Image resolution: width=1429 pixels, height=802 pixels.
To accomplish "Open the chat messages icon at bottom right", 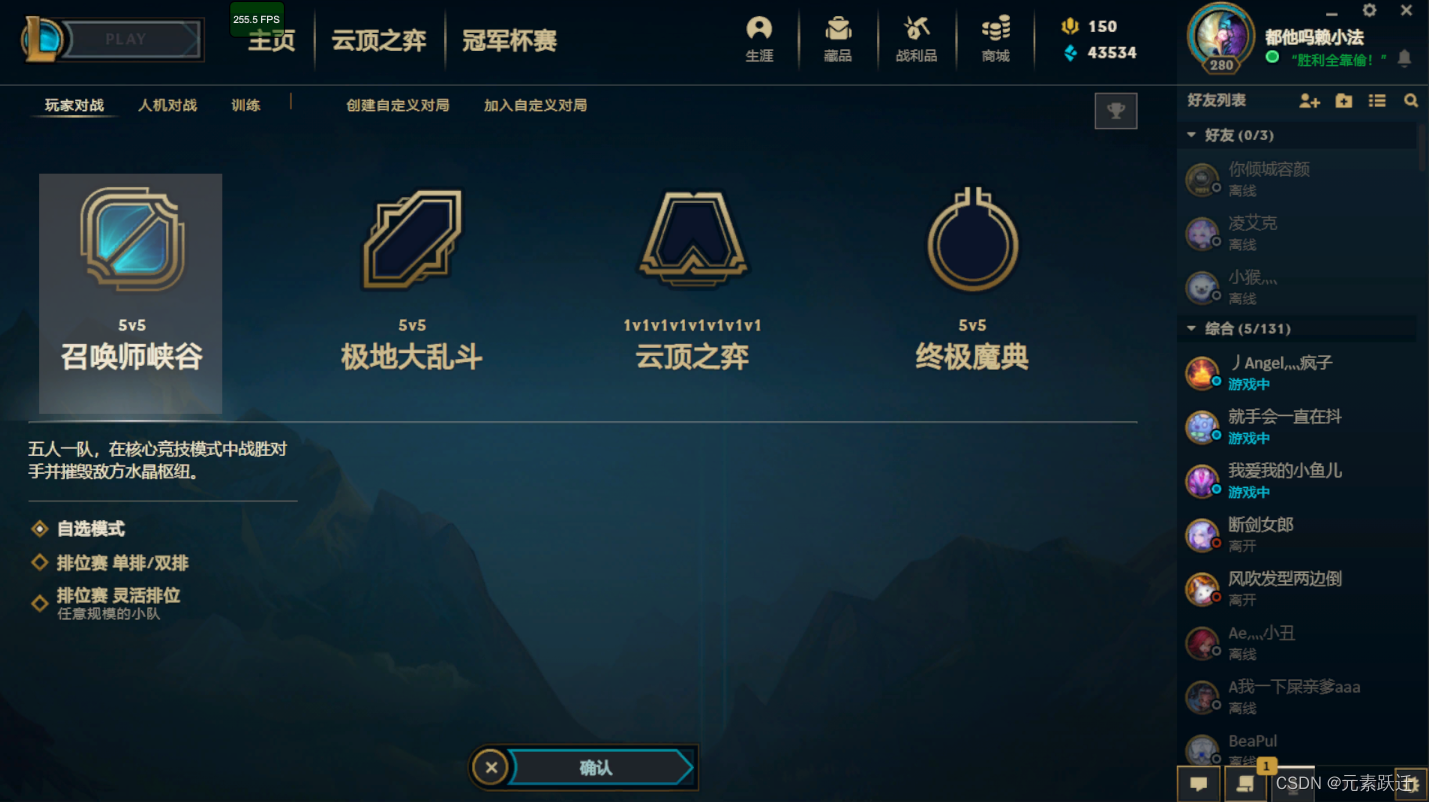I will [x=1199, y=784].
